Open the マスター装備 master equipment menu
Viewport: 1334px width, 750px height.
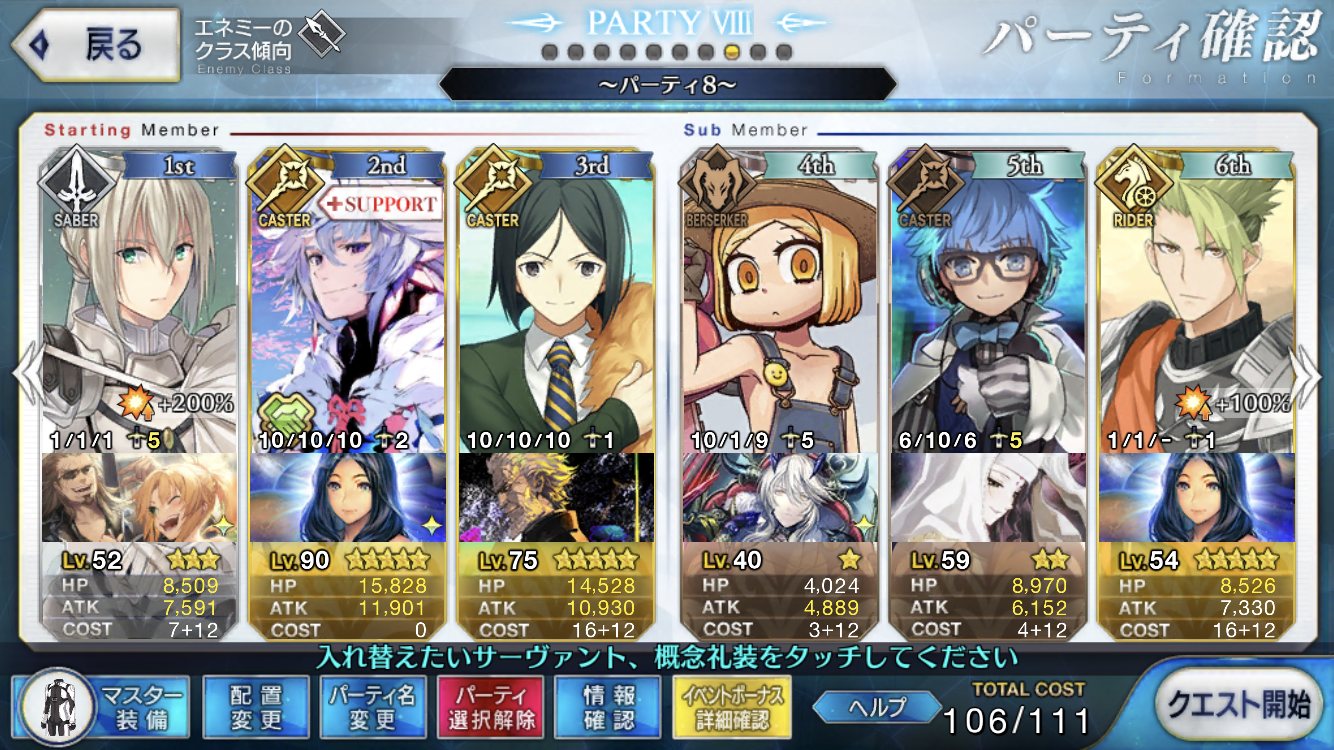pyautogui.click(x=101, y=708)
